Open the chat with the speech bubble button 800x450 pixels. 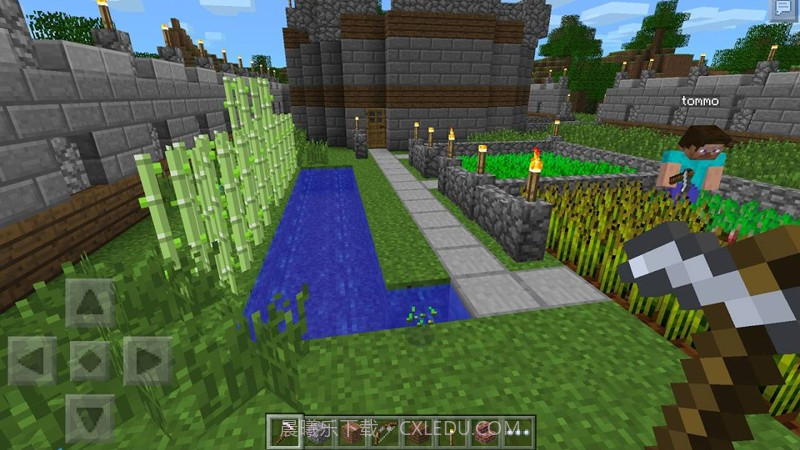coord(783,10)
